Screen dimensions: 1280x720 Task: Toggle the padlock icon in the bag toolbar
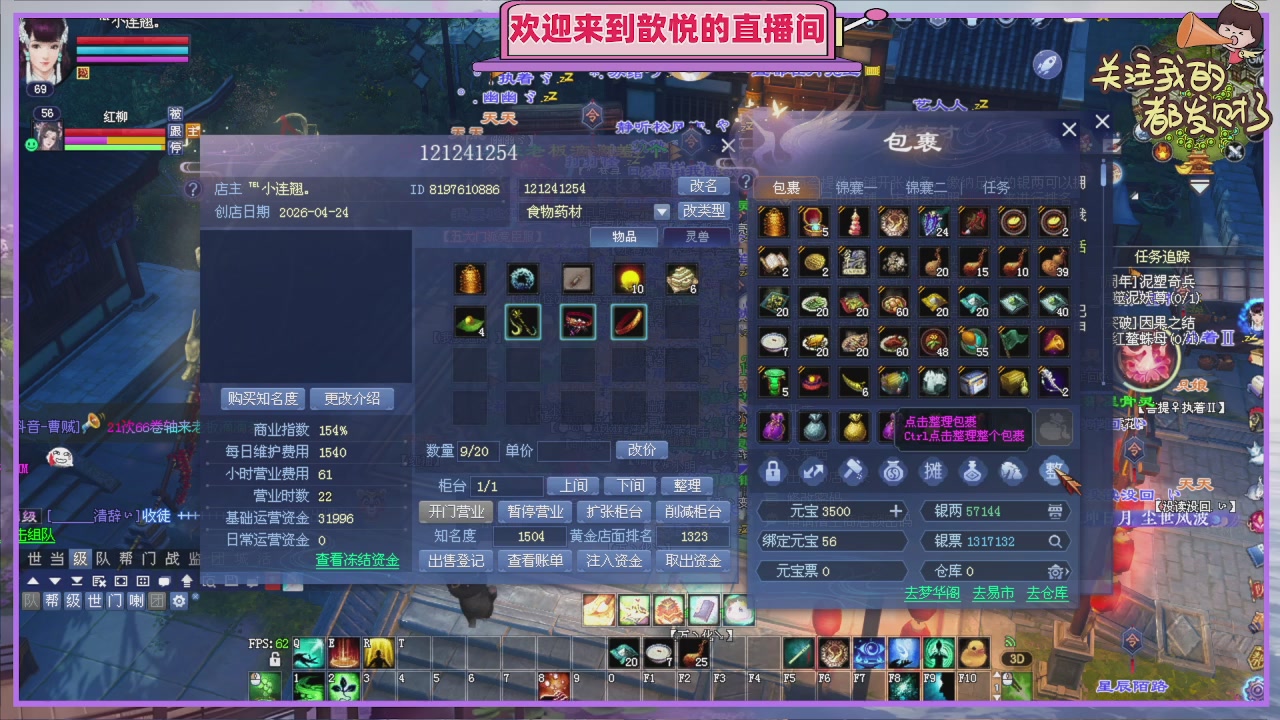tap(772, 472)
